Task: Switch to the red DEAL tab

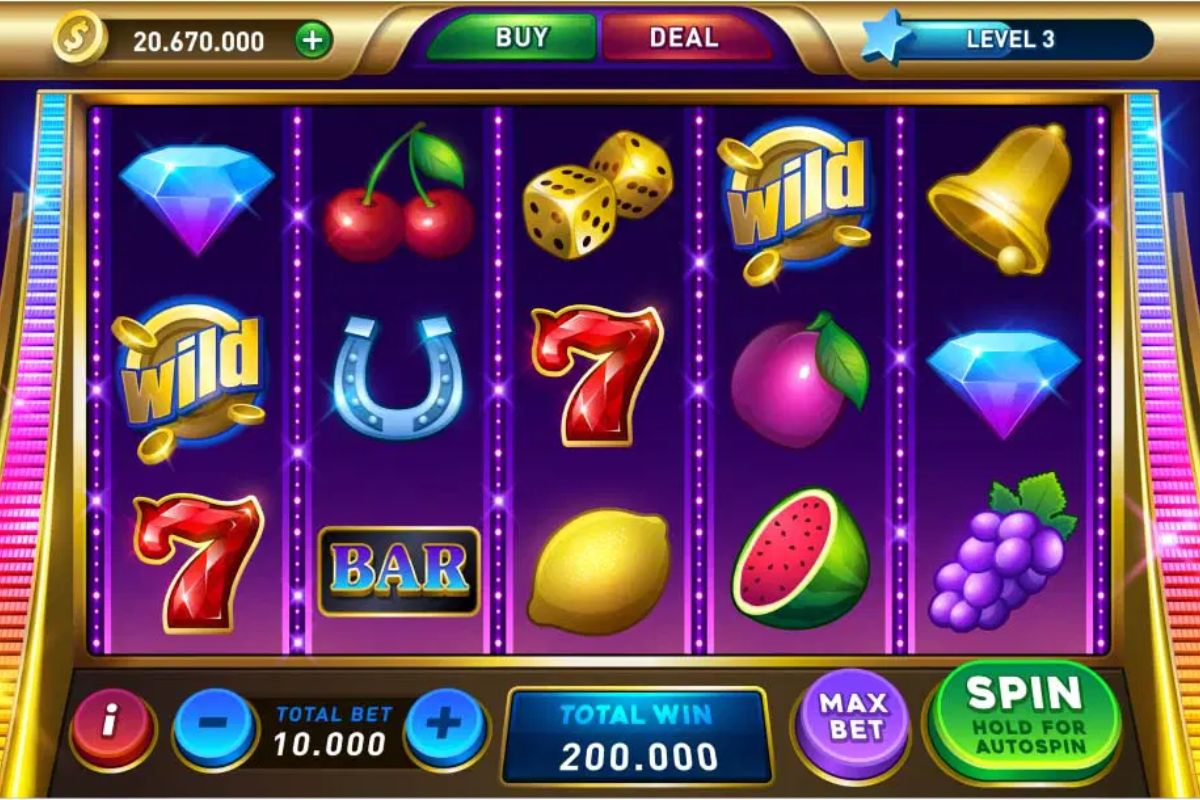Action: tap(684, 39)
